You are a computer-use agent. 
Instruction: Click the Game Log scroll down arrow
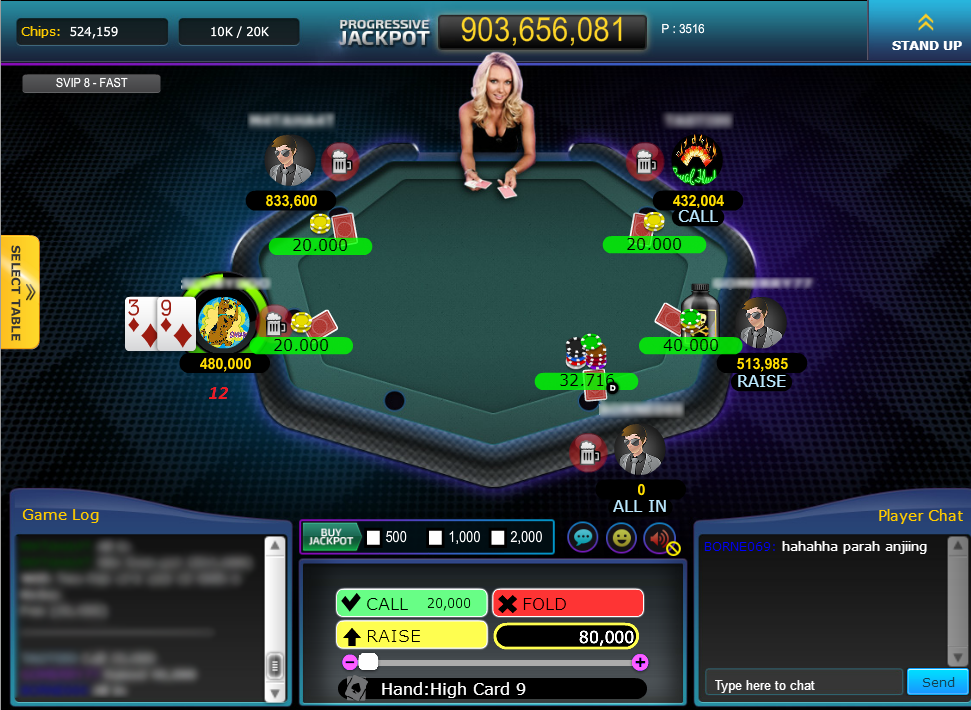tap(275, 692)
